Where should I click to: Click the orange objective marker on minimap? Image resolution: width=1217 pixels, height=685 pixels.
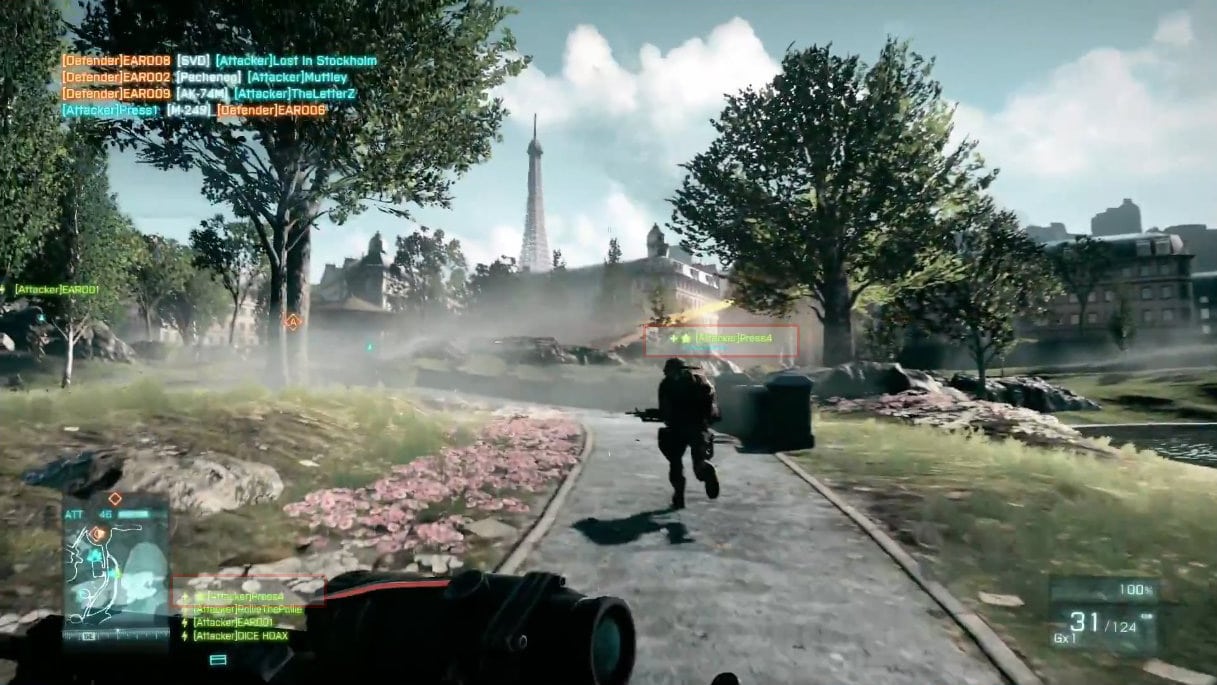tap(97, 534)
